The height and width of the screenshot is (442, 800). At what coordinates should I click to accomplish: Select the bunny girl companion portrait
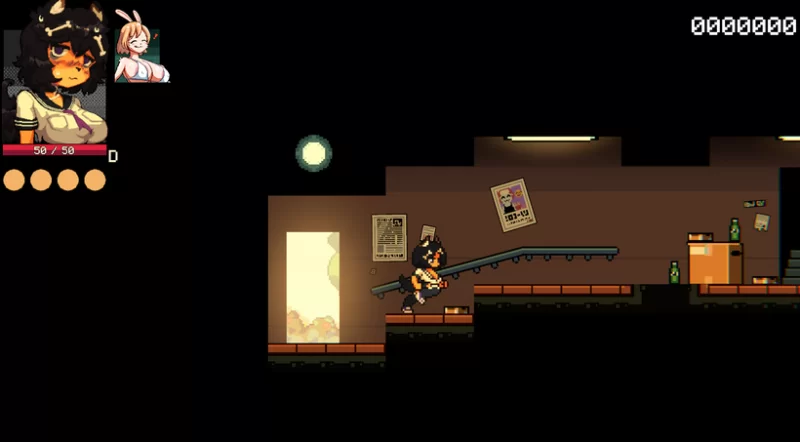coord(139,48)
